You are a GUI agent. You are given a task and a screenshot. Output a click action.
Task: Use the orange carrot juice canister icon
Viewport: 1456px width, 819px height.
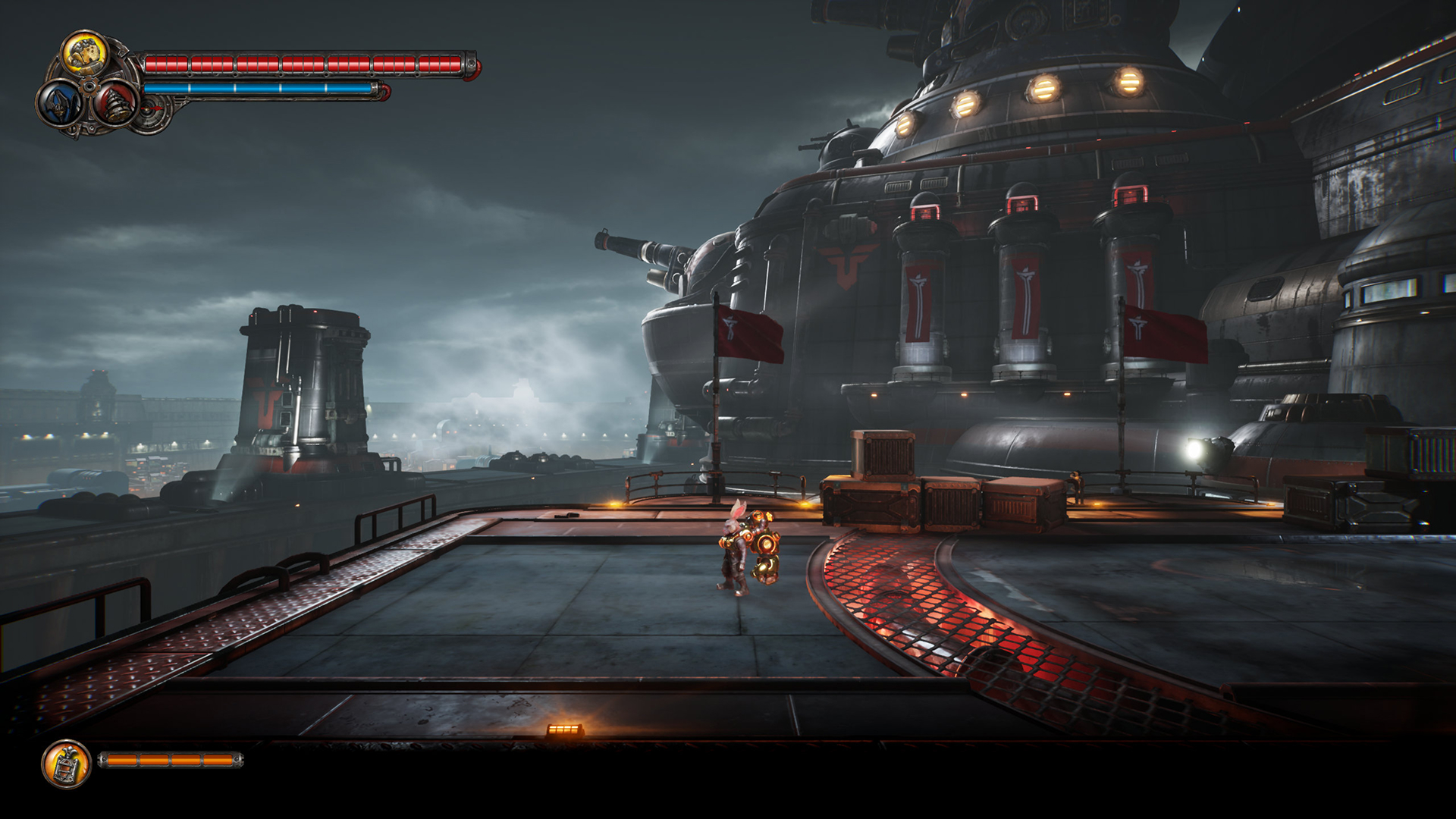[x=67, y=764]
